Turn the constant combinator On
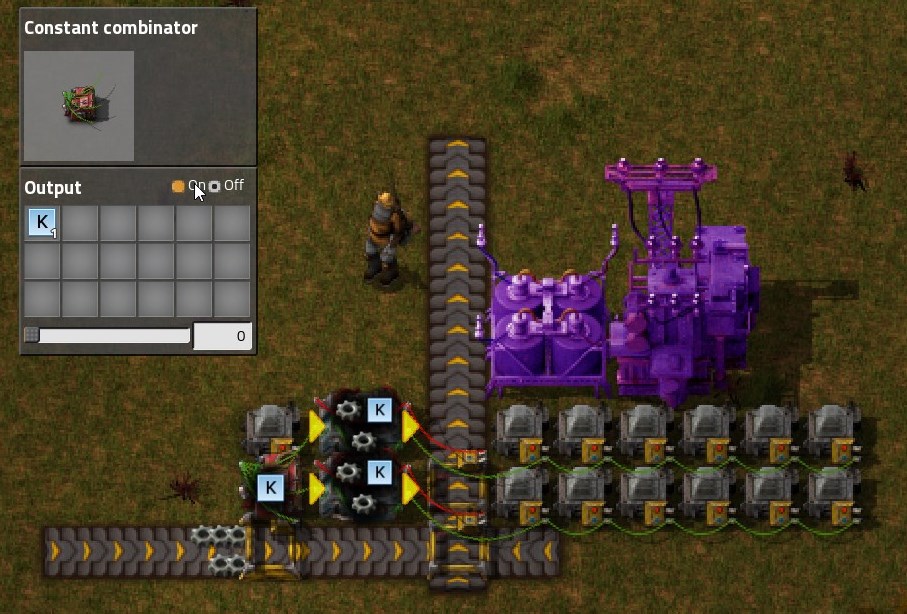The image size is (907, 614). coord(179,186)
